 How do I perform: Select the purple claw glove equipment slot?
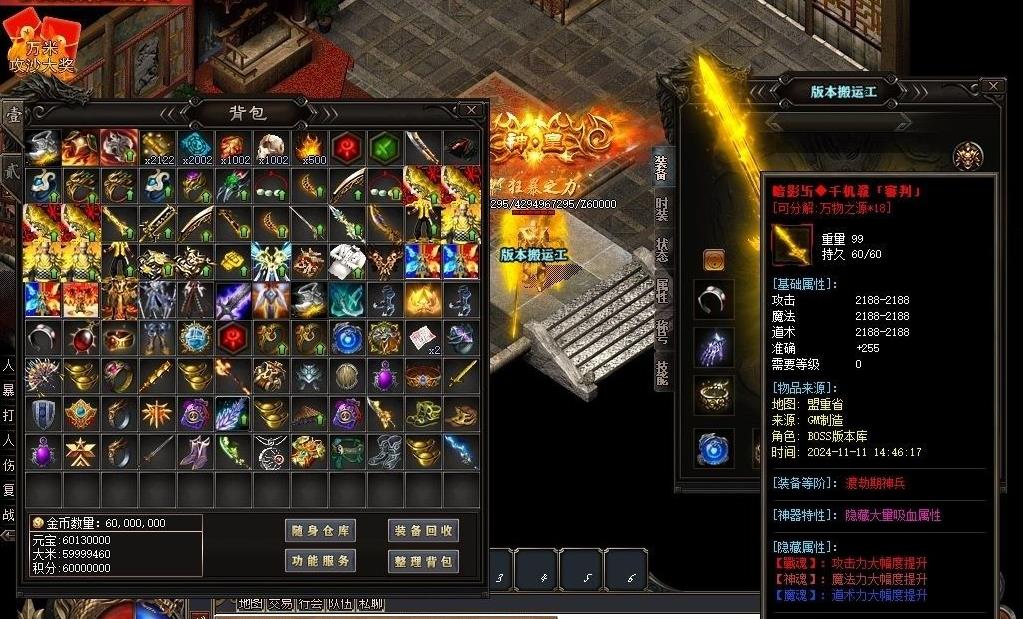[714, 348]
